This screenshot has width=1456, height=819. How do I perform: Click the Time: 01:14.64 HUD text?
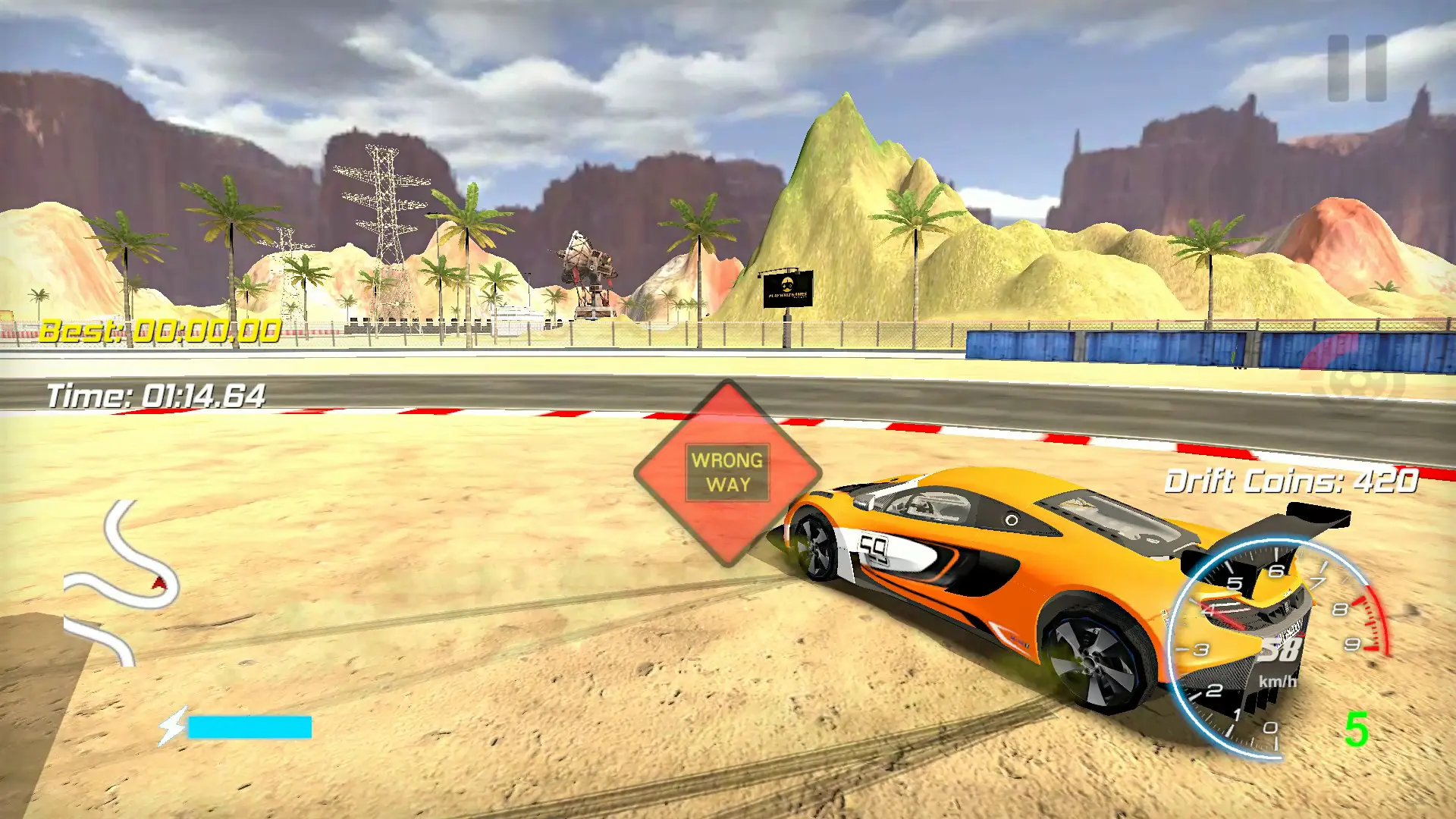156,394
